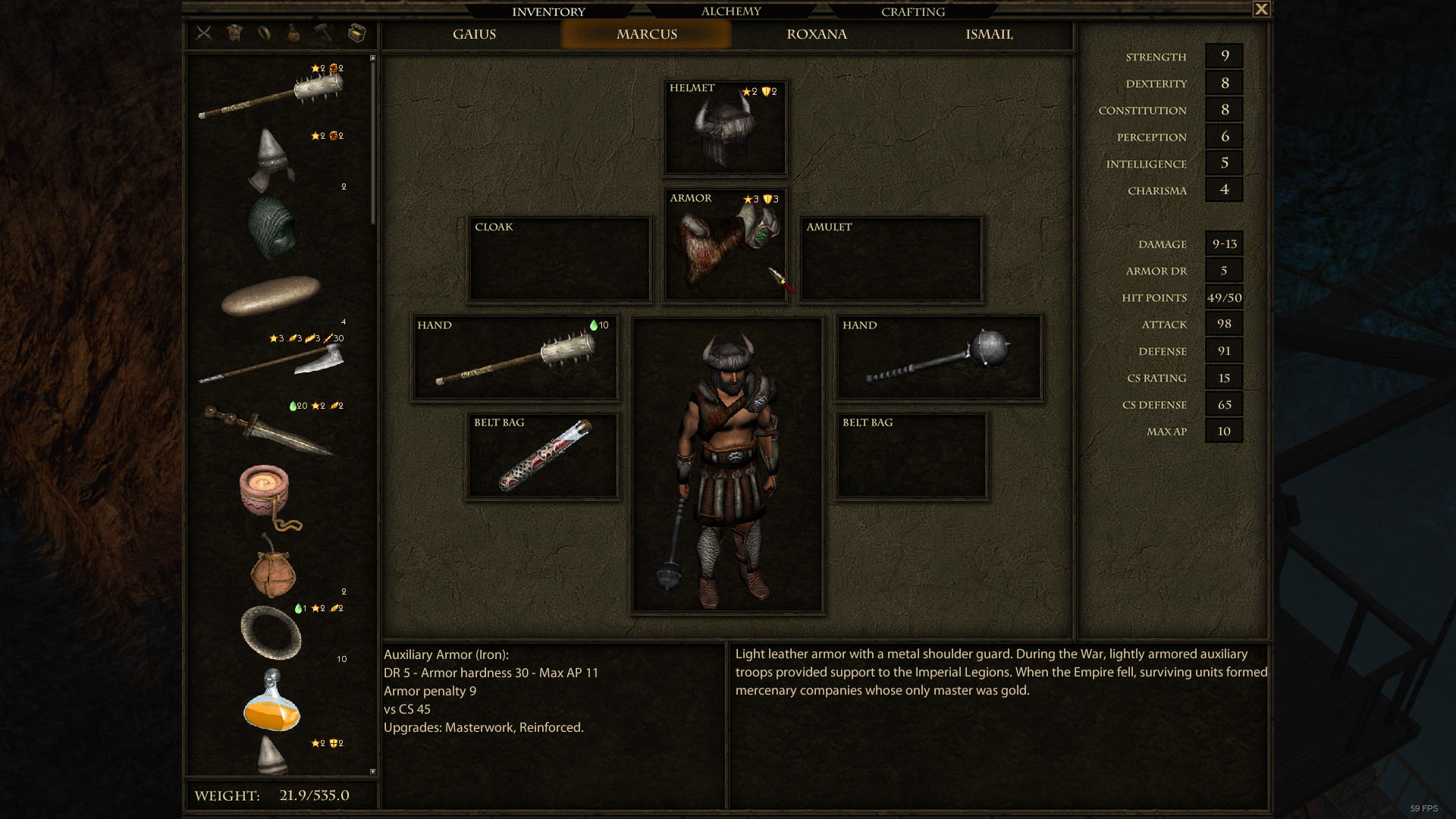Switch to GAIUS's inventory
This screenshot has height=819, width=1456.
(474, 34)
